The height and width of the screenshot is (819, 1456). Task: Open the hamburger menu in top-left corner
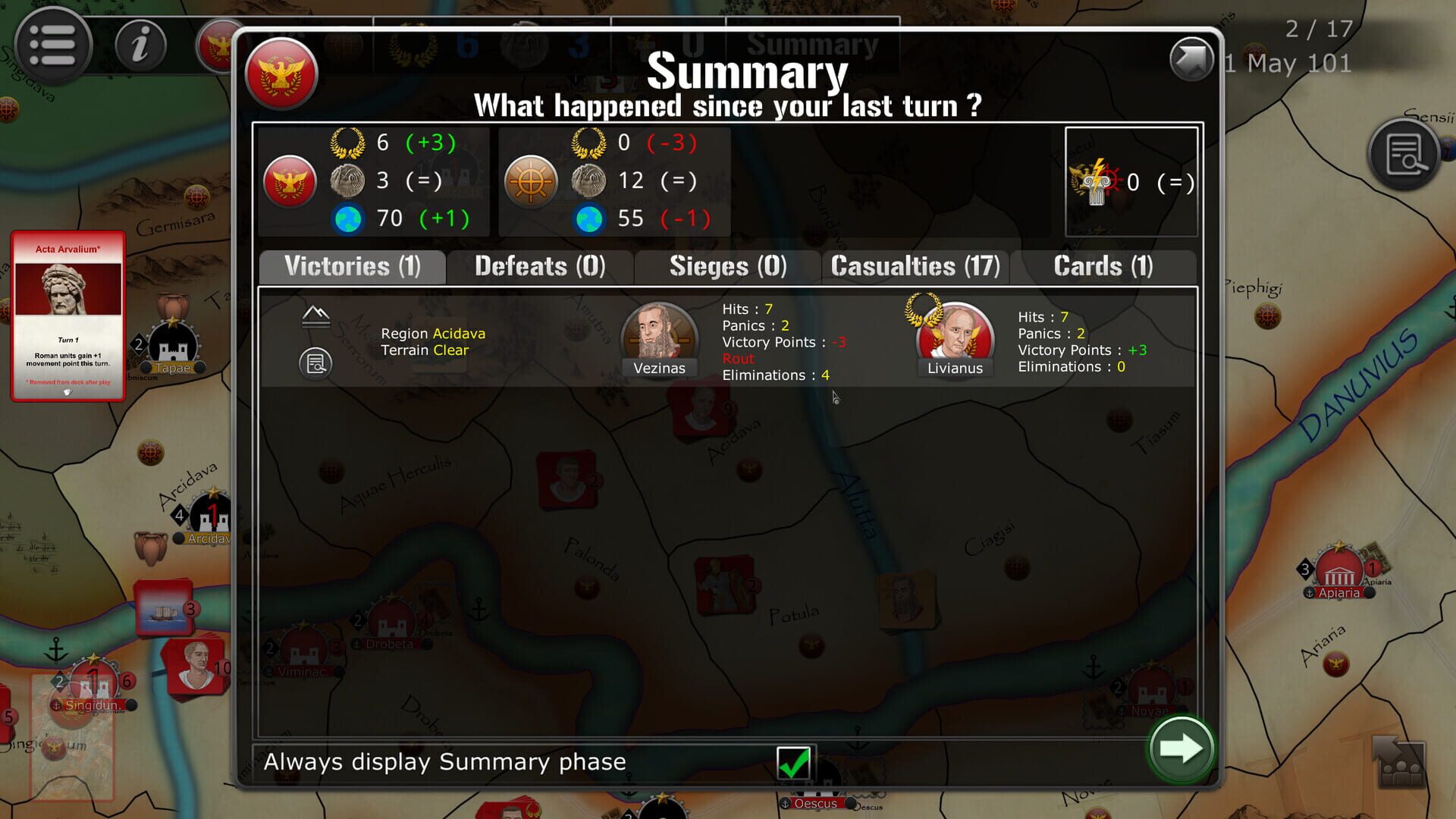coord(52,45)
